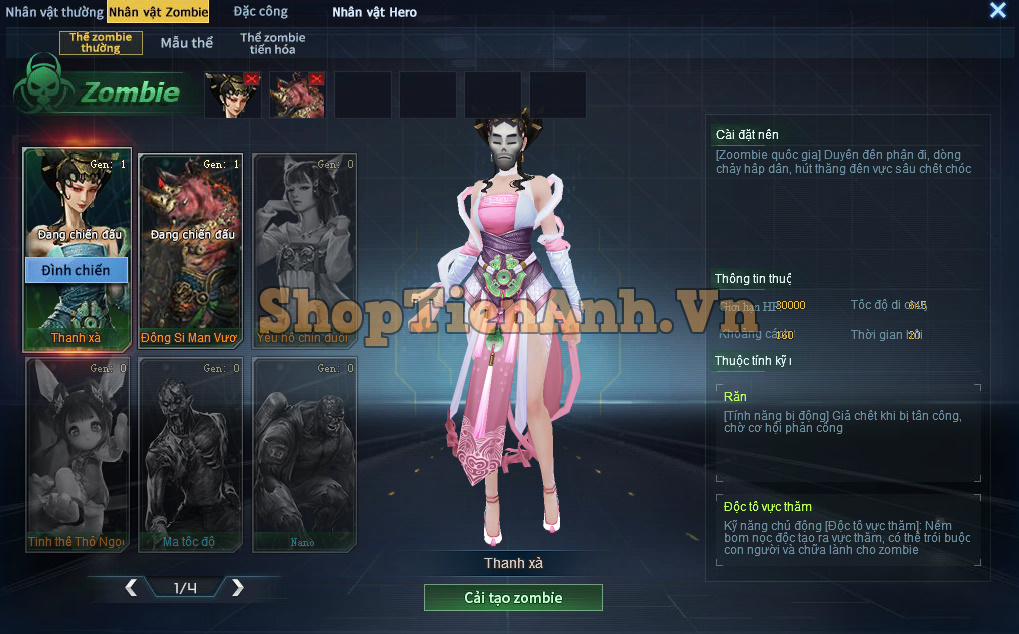Open the Mẫu thể sub-tab

point(187,43)
